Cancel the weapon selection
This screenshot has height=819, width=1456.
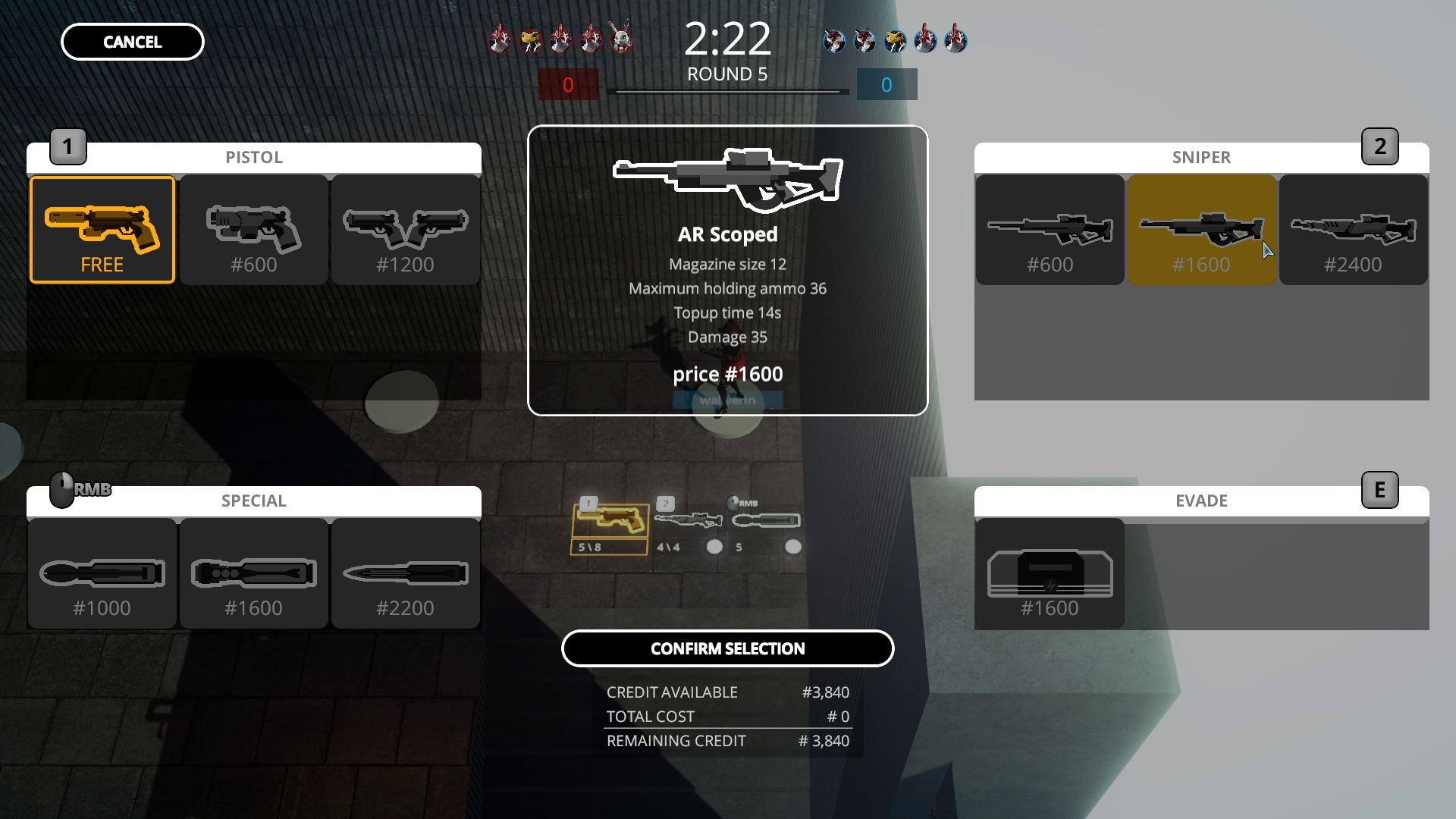131,42
